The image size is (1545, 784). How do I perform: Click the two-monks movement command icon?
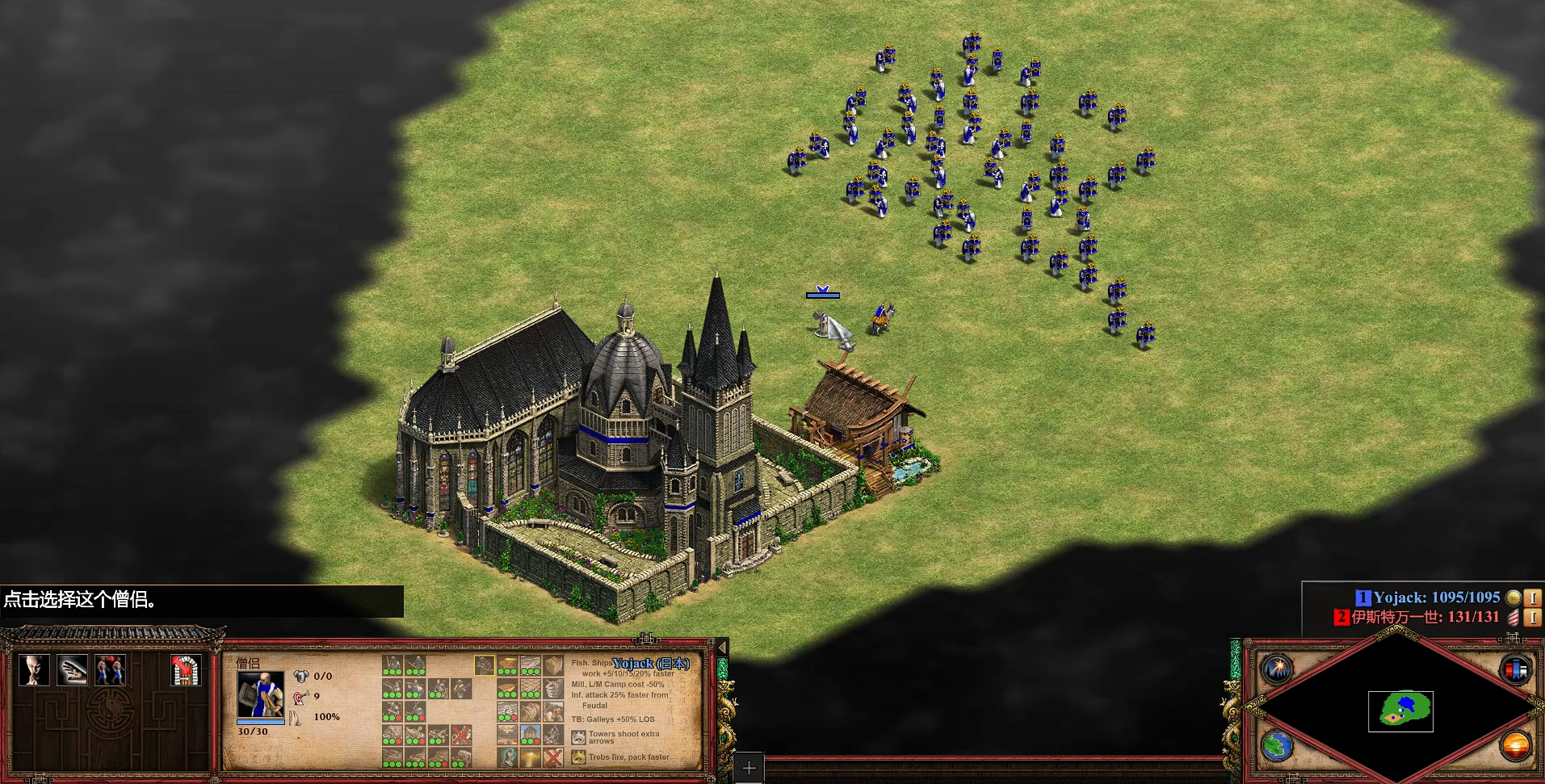[110, 670]
